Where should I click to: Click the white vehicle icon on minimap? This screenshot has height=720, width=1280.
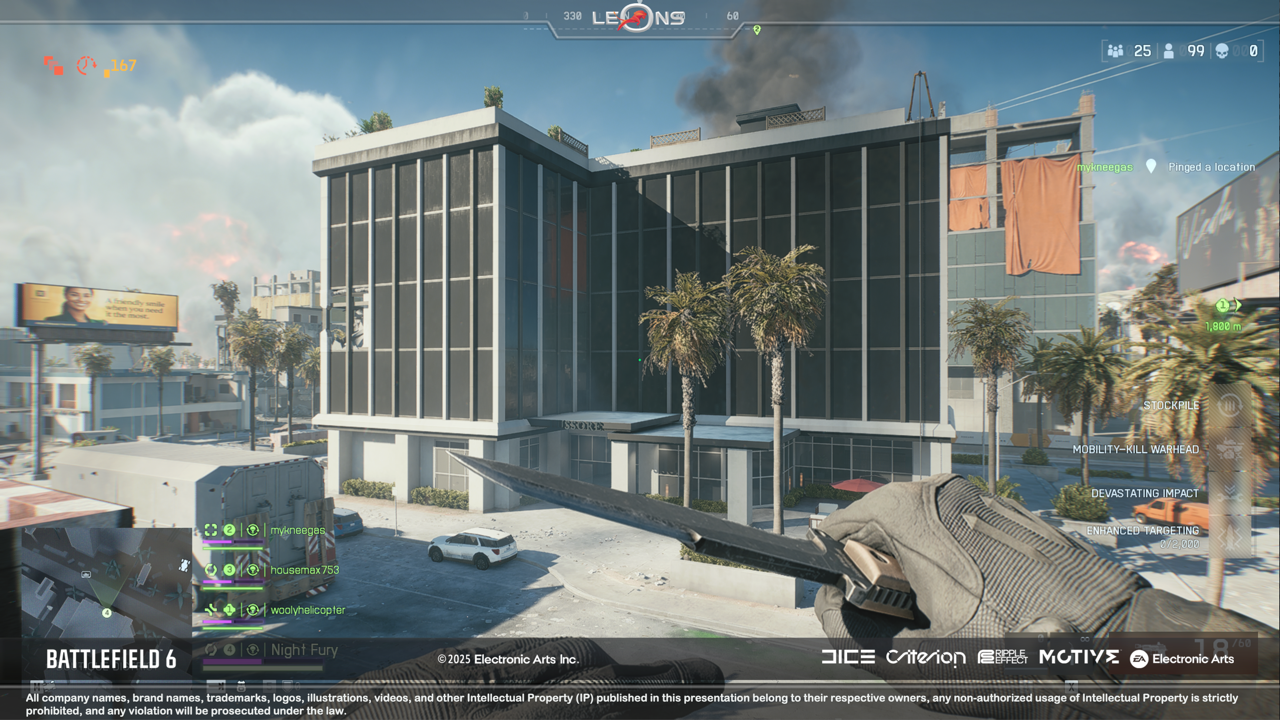(x=183, y=565)
